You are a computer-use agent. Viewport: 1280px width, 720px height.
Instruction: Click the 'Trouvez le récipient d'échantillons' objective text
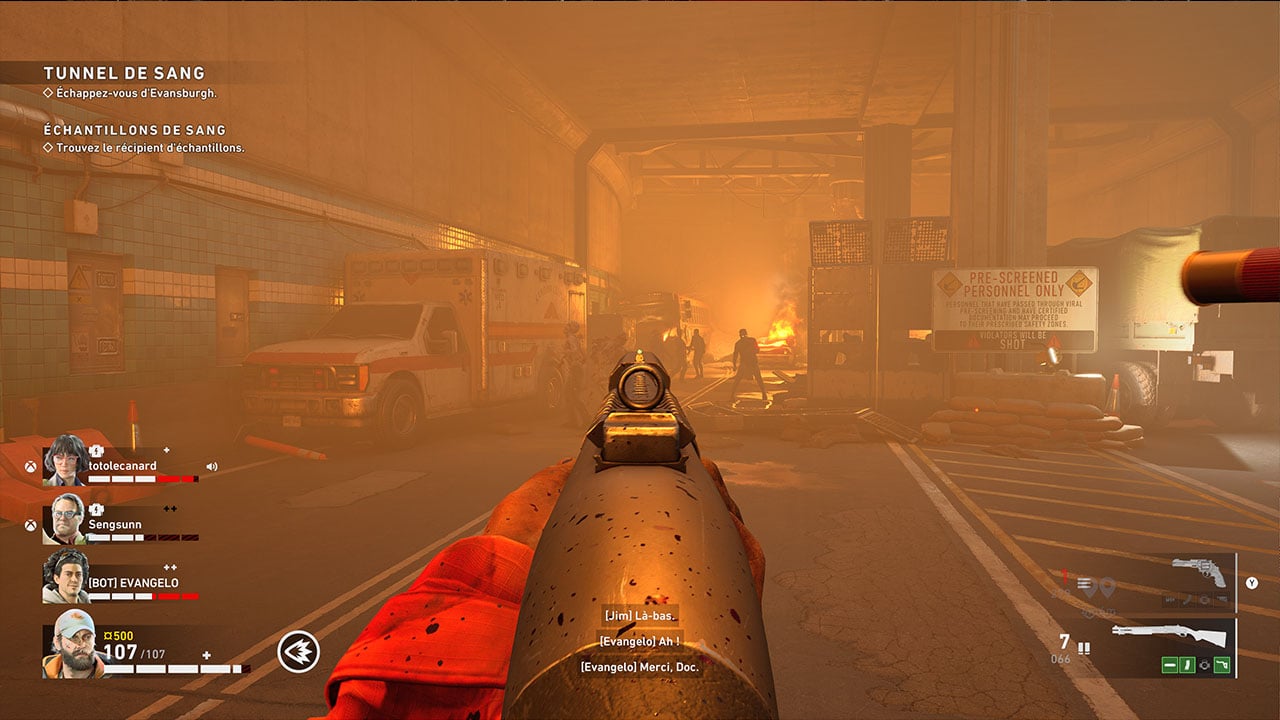[x=148, y=147]
